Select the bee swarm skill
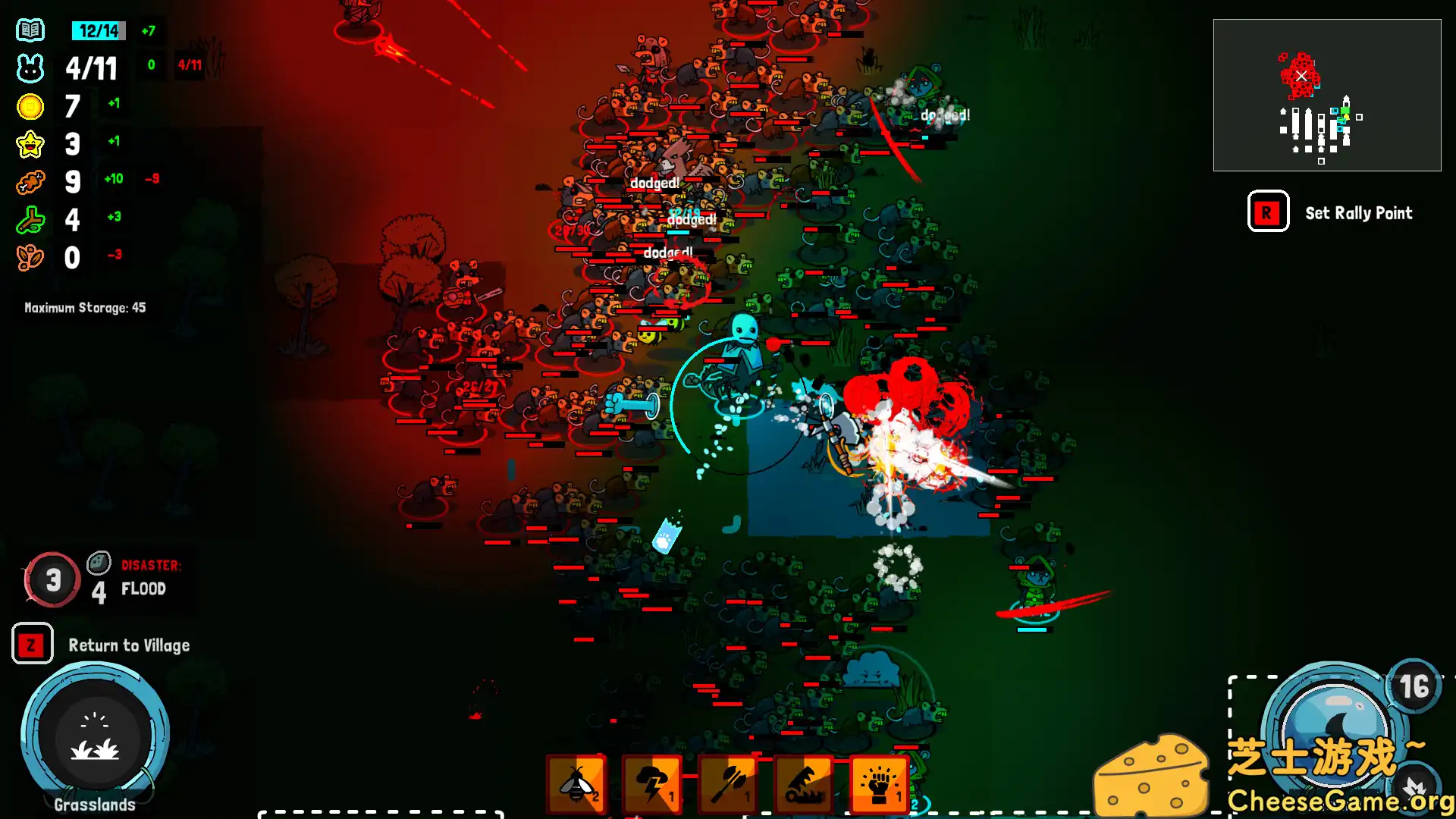 click(x=576, y=783)
